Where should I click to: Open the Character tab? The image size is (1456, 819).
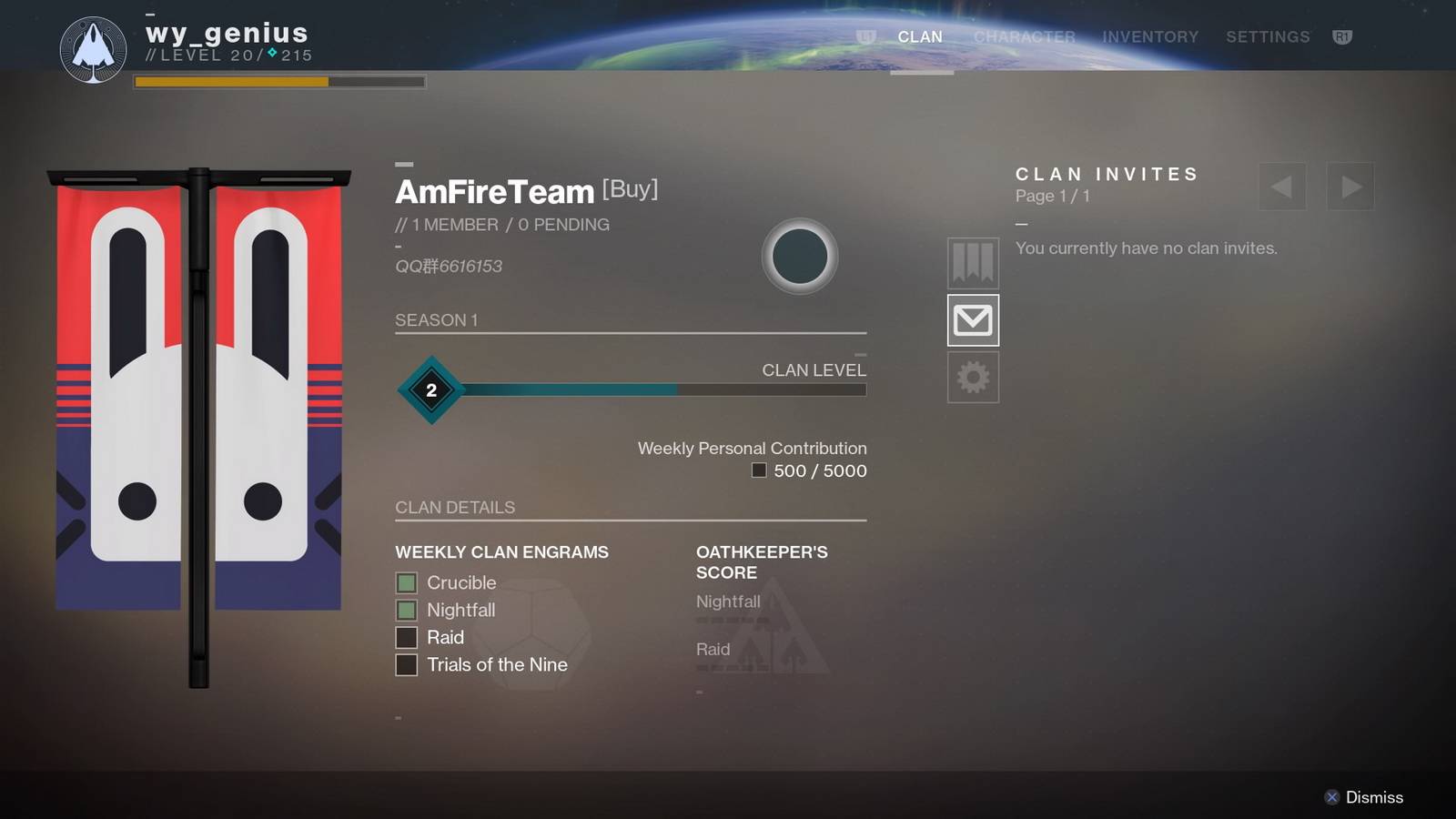[x=1024, y=37]
